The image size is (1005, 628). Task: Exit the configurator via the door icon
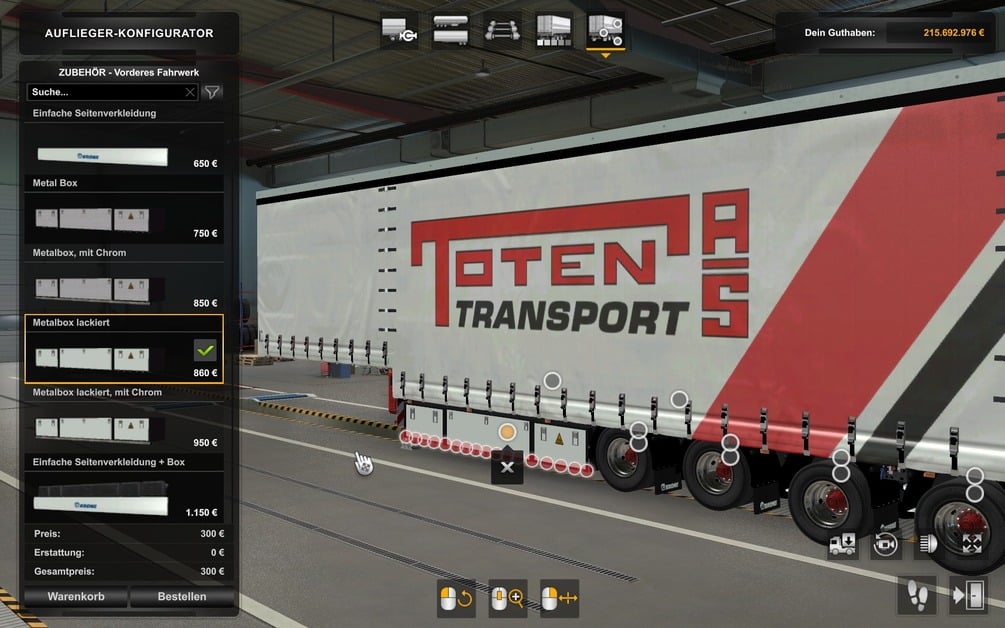tap(969, 596)
